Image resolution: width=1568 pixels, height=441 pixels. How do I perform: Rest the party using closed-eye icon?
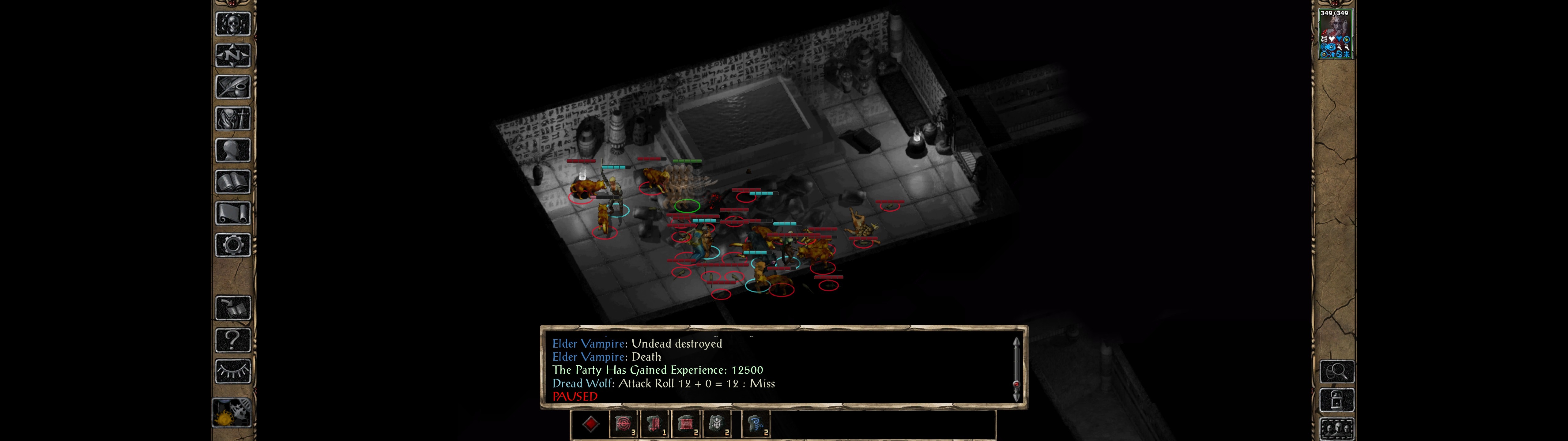pyautogui.click(x=233, y=371)
